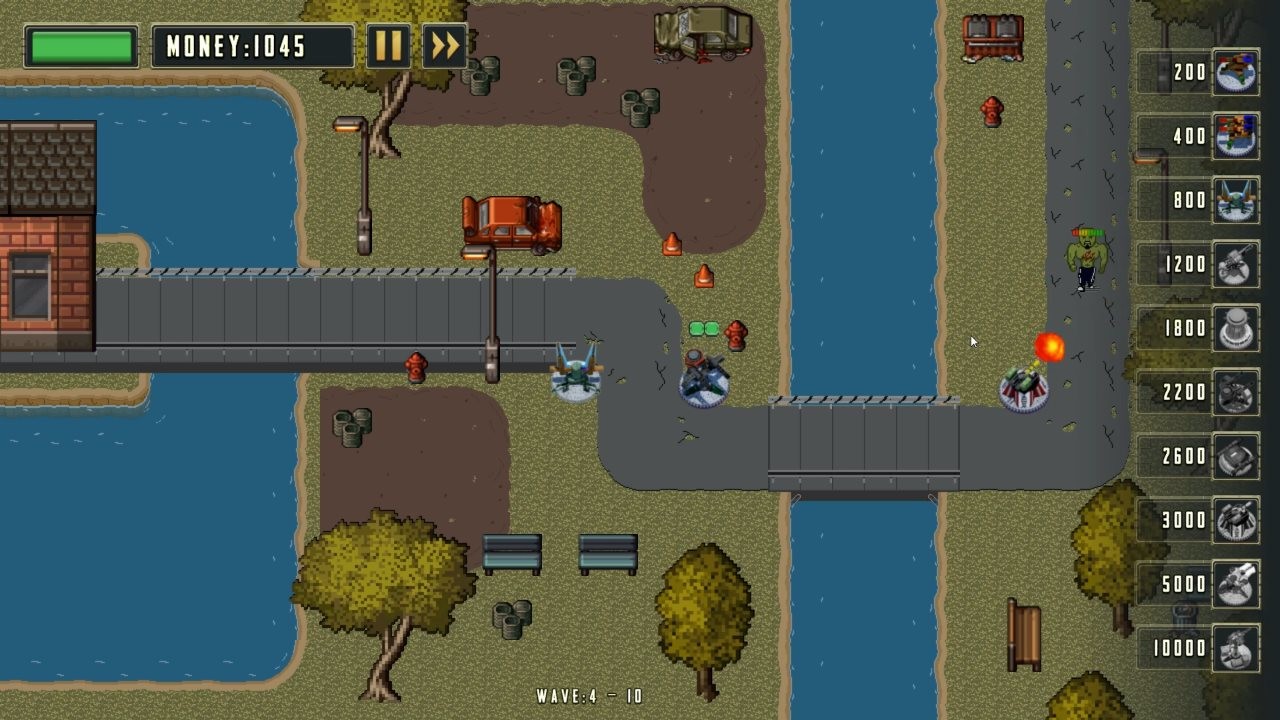Select the 200-cost infantry tower
This screenshot has width=1280, height=720.
(x=1234, y=73)
